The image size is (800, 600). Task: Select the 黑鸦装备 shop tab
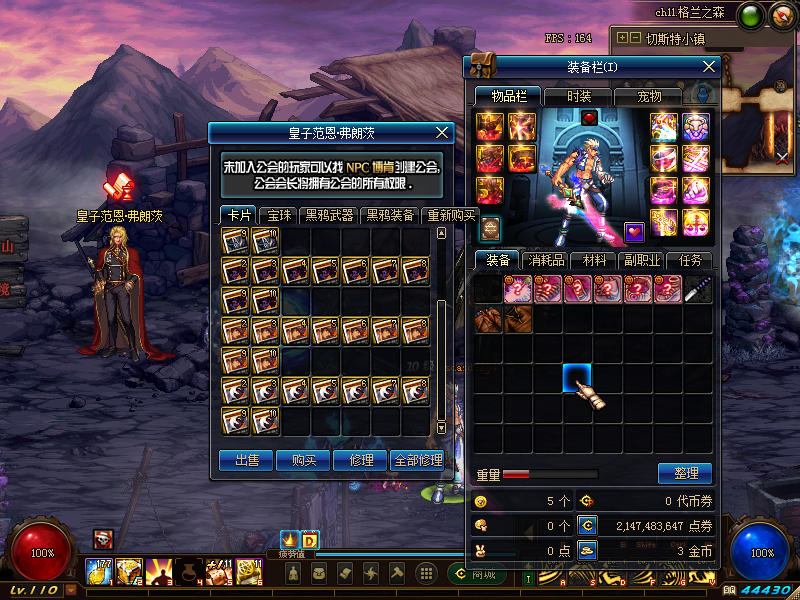coord(389,215)
